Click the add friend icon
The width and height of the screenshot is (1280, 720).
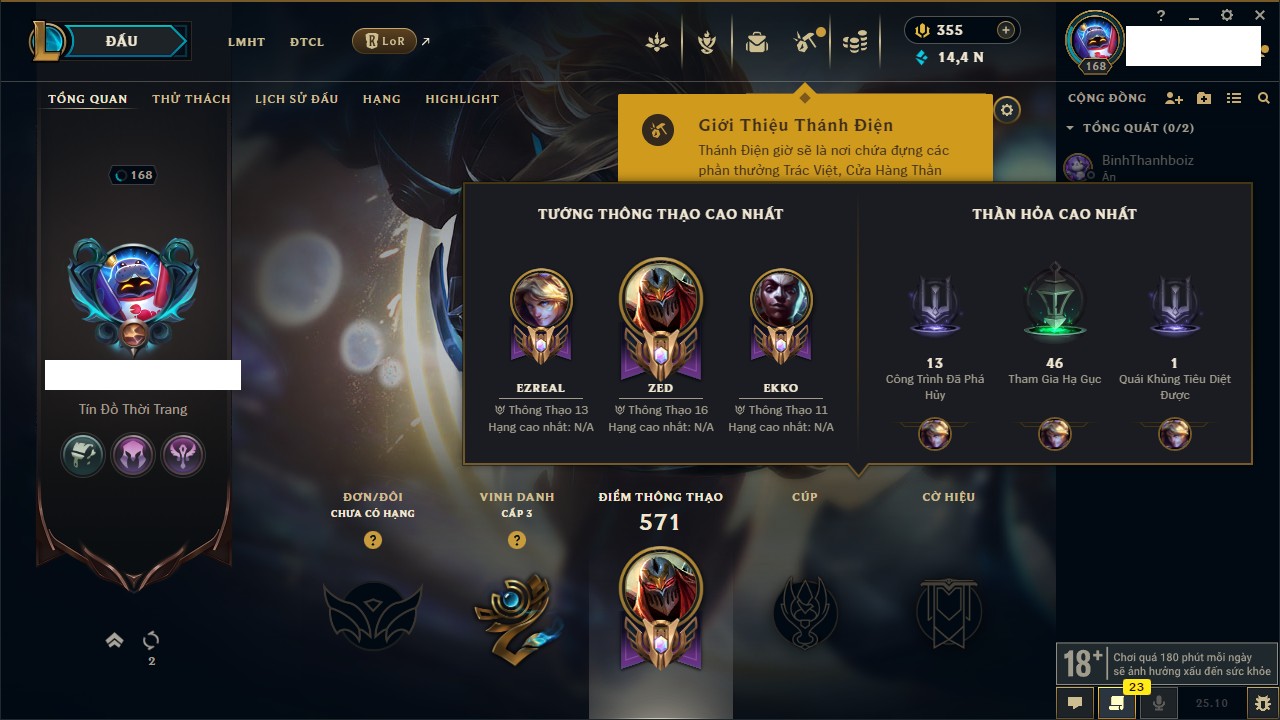(1174, 99)
